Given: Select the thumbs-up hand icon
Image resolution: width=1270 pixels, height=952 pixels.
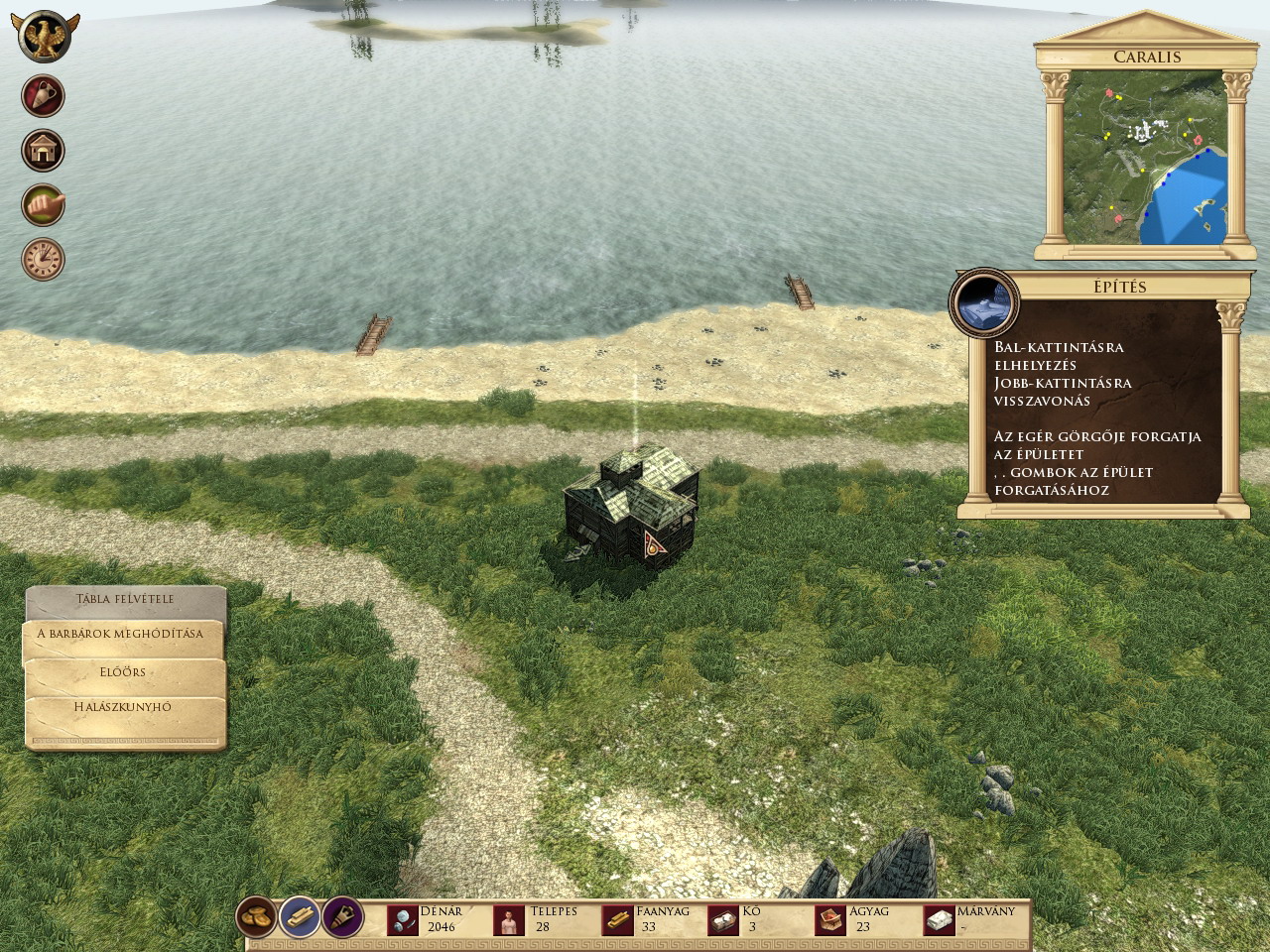Looking at the screenshot, I should 43,205.
